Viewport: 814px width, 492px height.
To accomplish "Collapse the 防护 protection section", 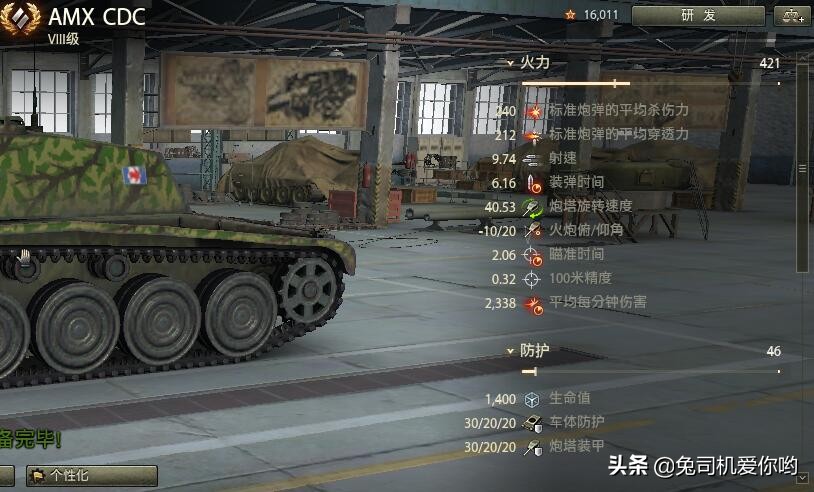I will (x=510, y=351).
